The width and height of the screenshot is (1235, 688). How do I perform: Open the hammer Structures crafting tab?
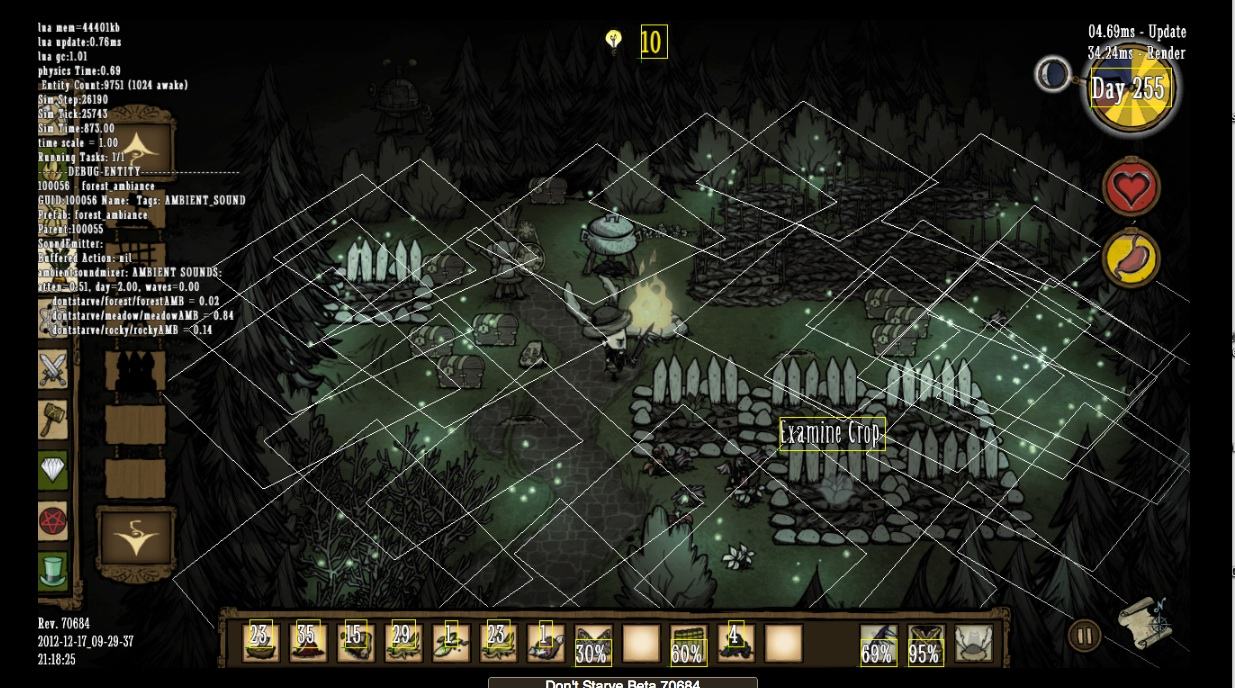[53, 420]
